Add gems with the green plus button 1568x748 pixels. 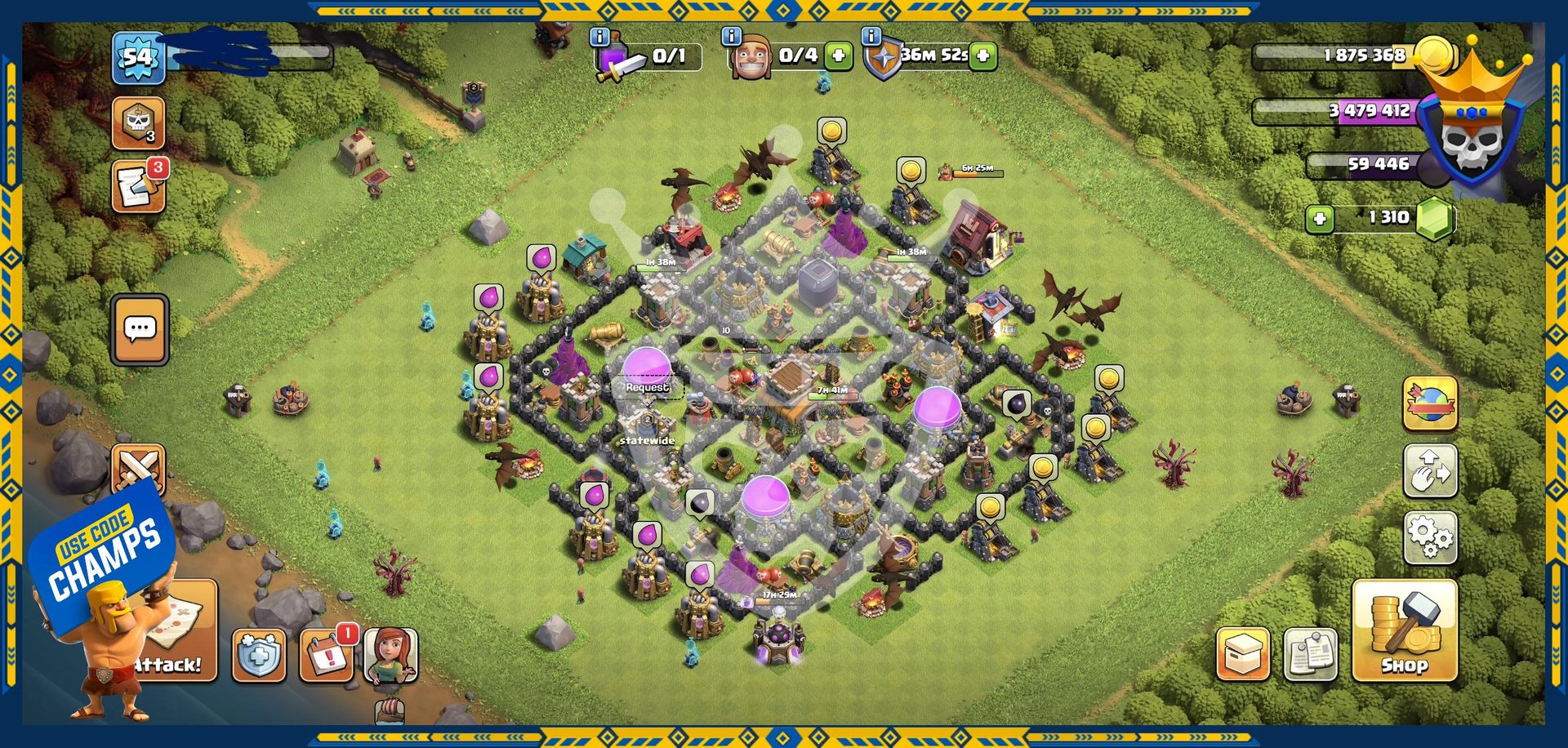click(1319, 219)
